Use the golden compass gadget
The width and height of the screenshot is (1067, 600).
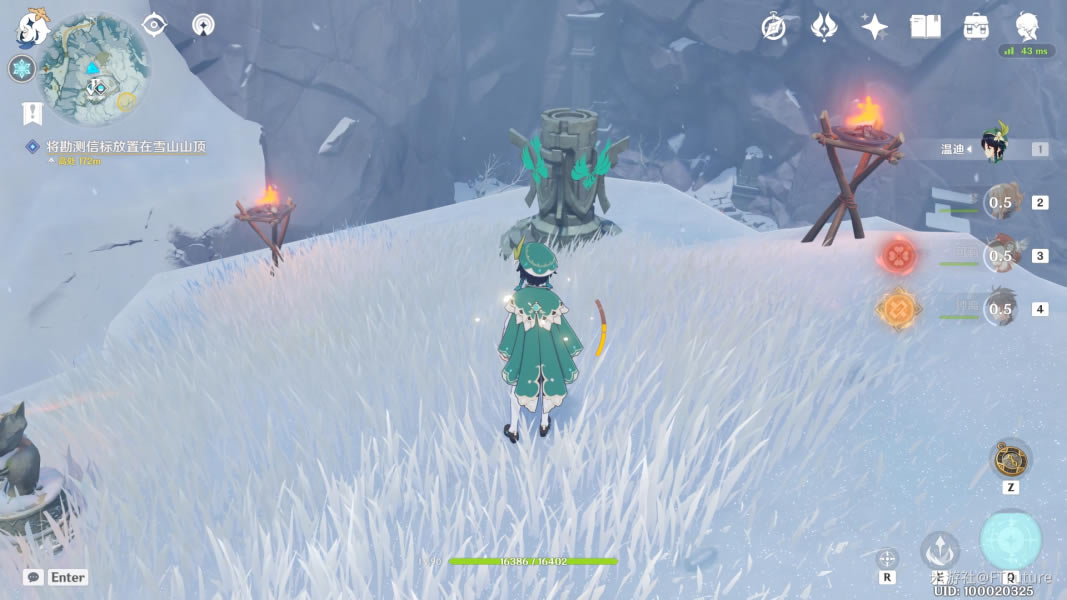tap(1011, 460)
